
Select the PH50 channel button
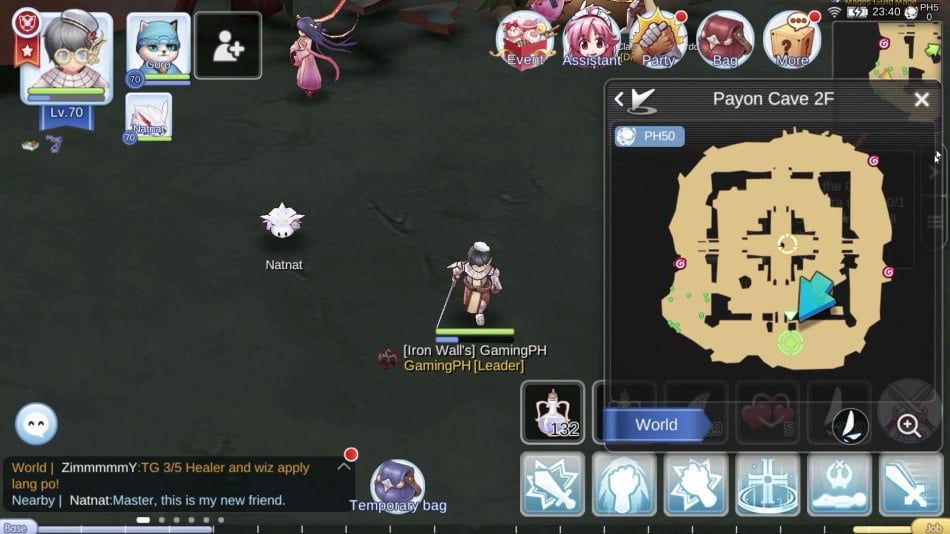pyautogui.click(x=650, y=136)
